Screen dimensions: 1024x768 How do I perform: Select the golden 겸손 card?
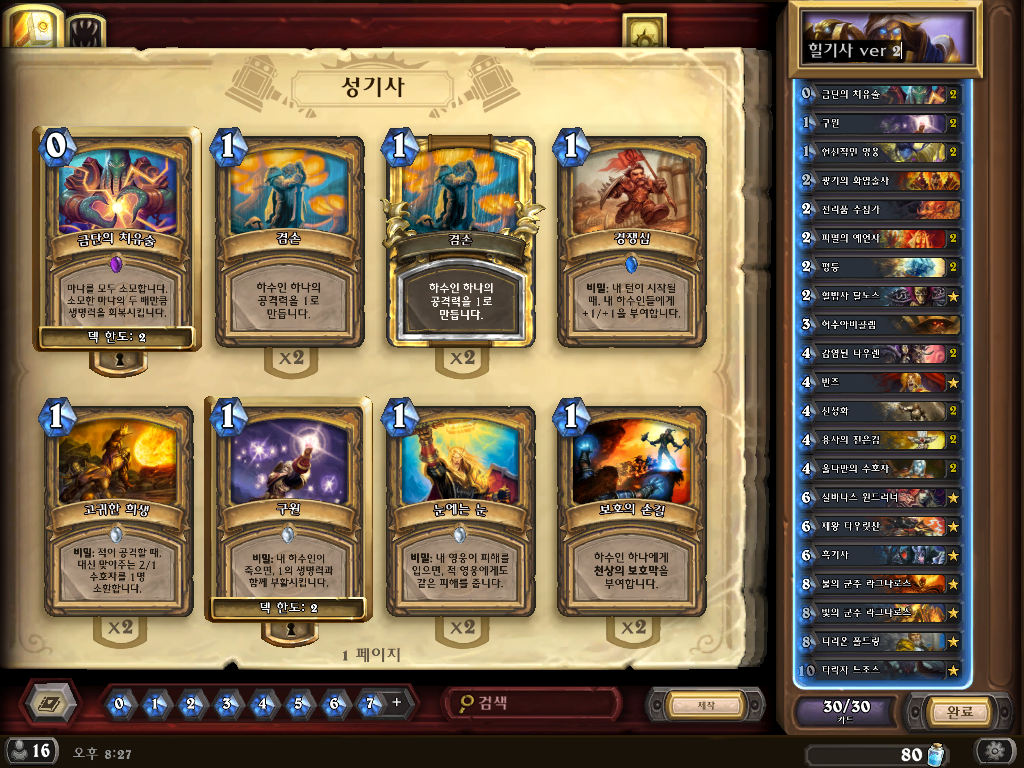coord(461,241)
